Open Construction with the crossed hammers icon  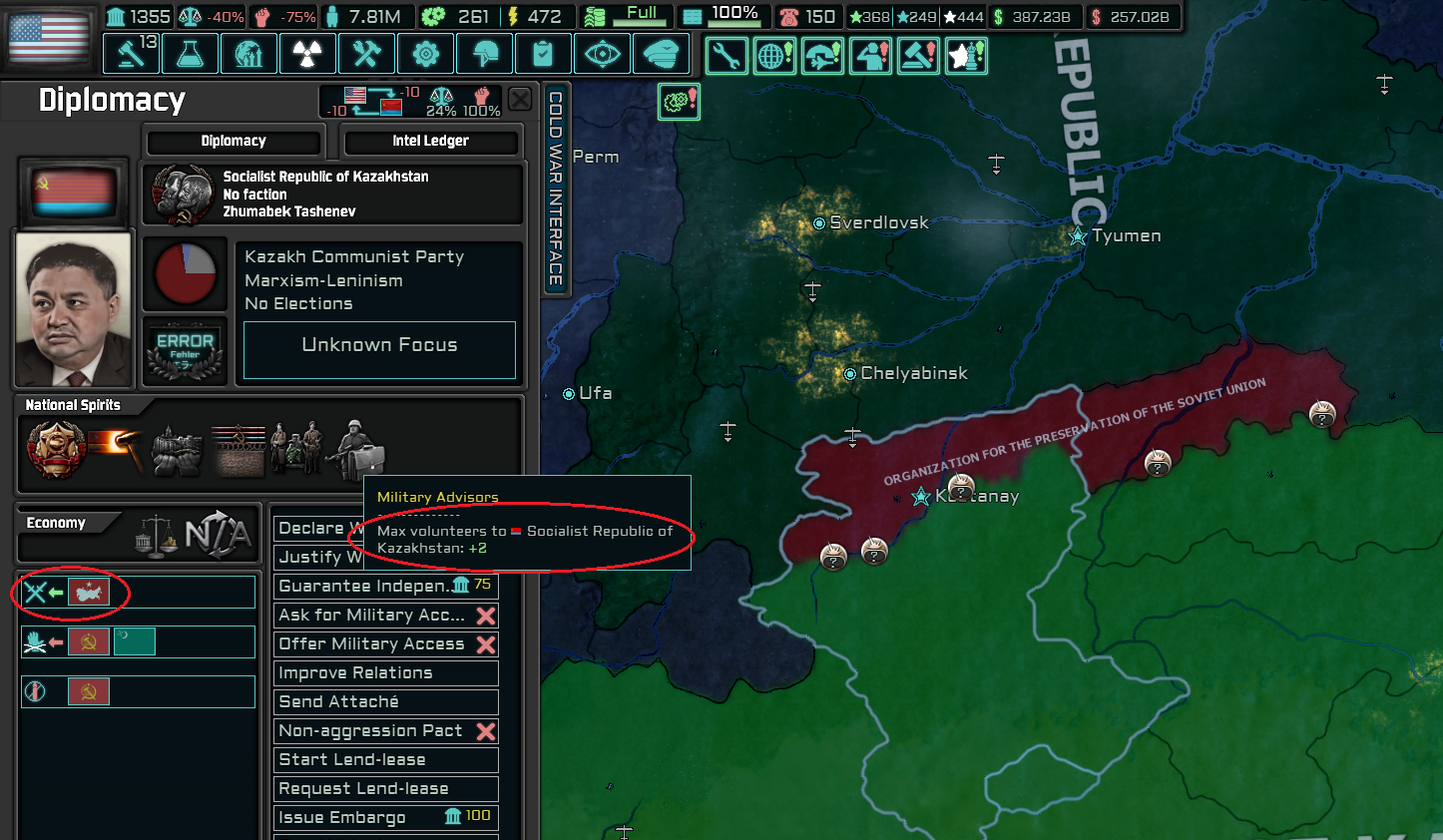pyautogui.click(x=366, y=54)
